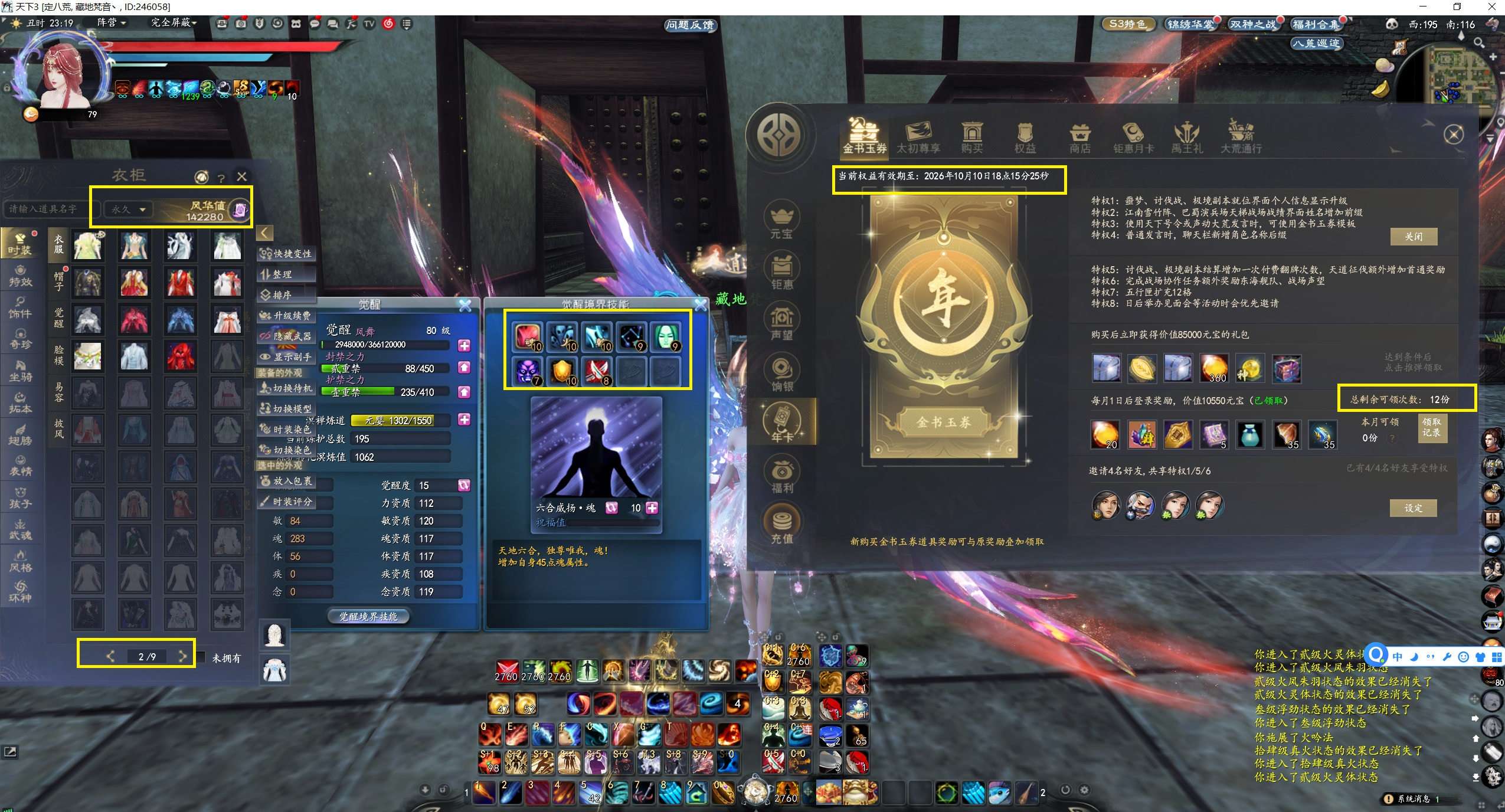Toggle the 未拥有 checkbox

pos(202,657)
